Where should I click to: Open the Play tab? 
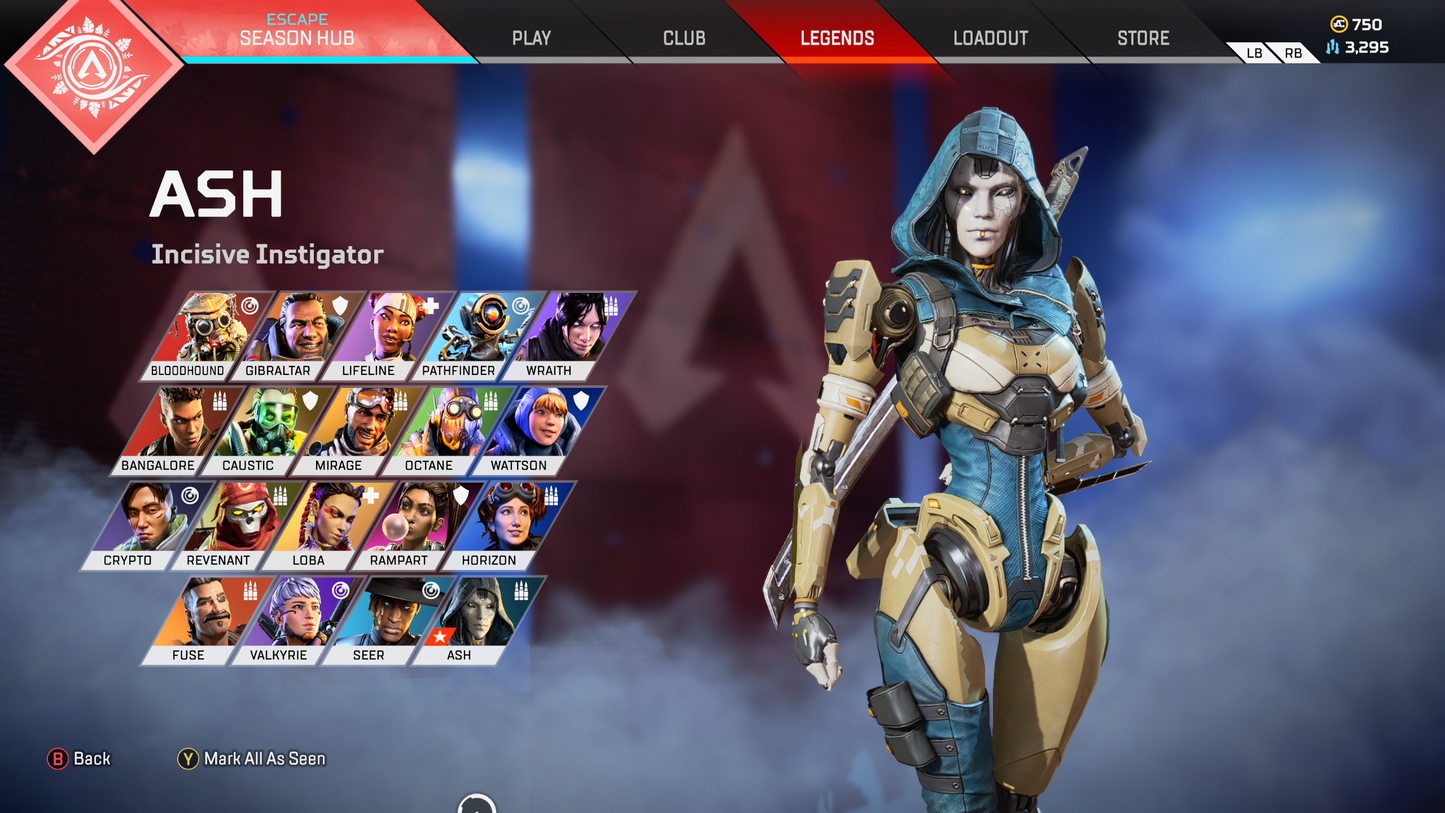[531, 38]
